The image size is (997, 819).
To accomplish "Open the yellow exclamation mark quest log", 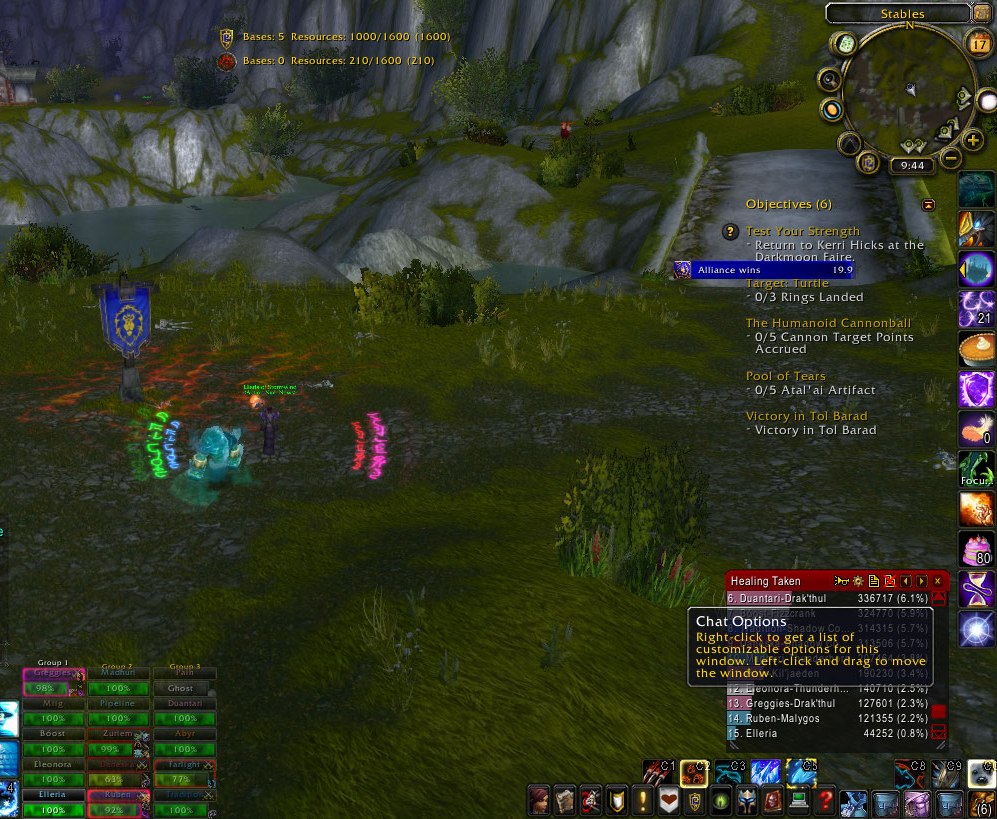I will pyautogui.click(x=642, y=801).
